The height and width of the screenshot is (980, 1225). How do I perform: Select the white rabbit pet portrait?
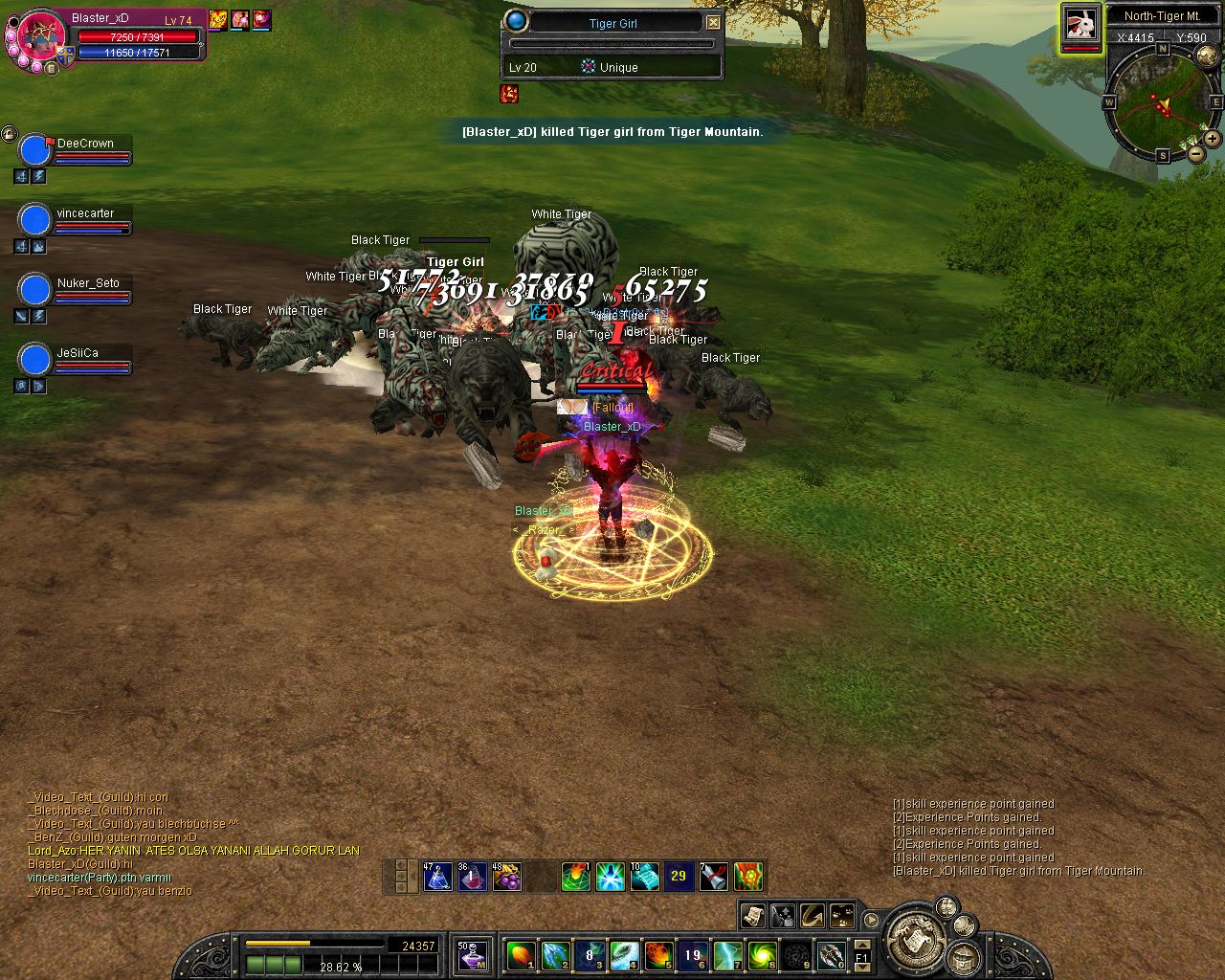1080,24
